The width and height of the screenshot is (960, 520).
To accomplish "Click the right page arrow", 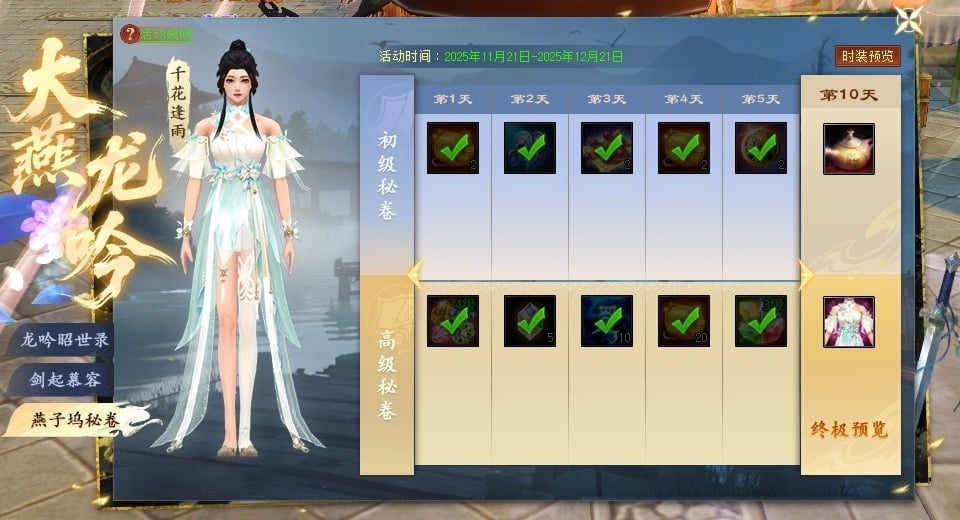I will 805,275.
